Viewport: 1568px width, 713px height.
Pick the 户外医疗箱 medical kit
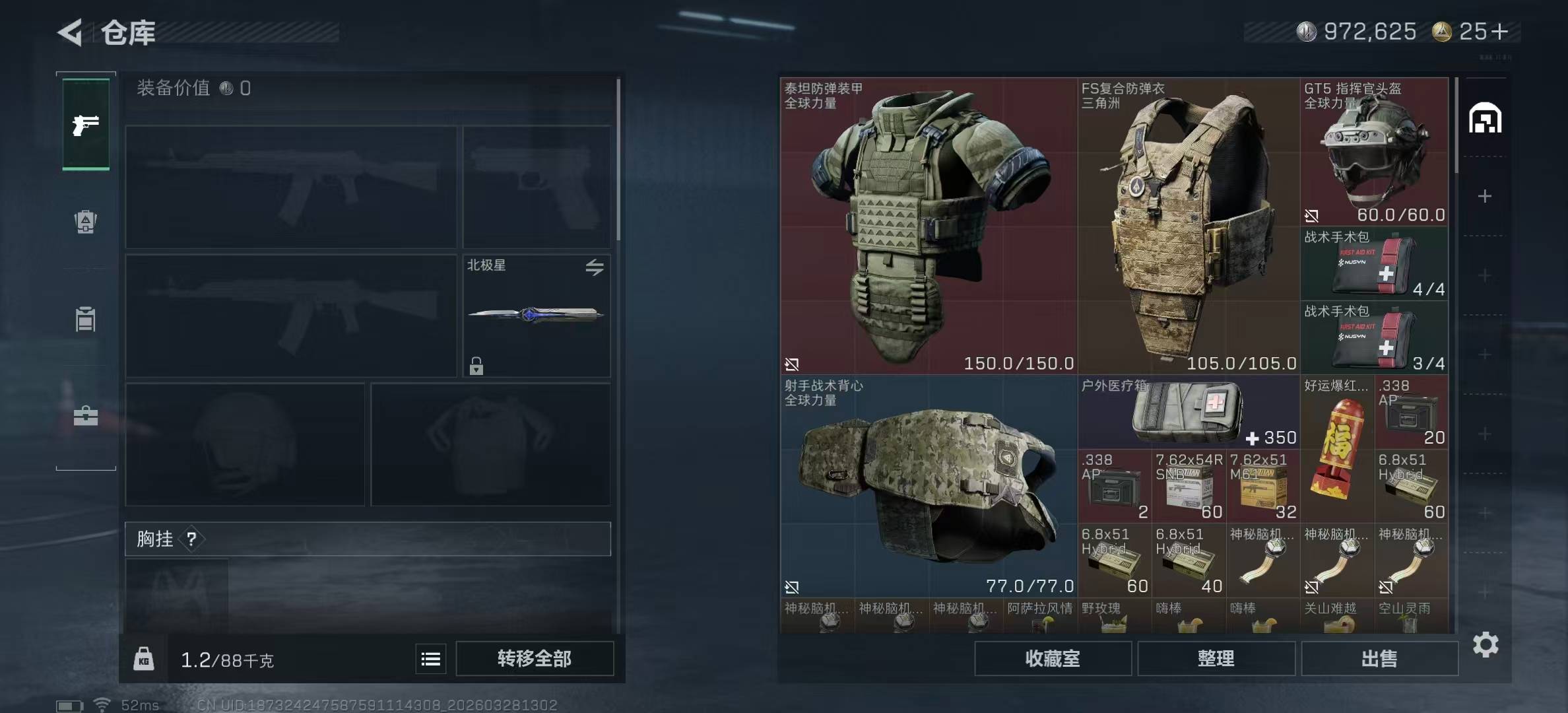(1189, 413)
